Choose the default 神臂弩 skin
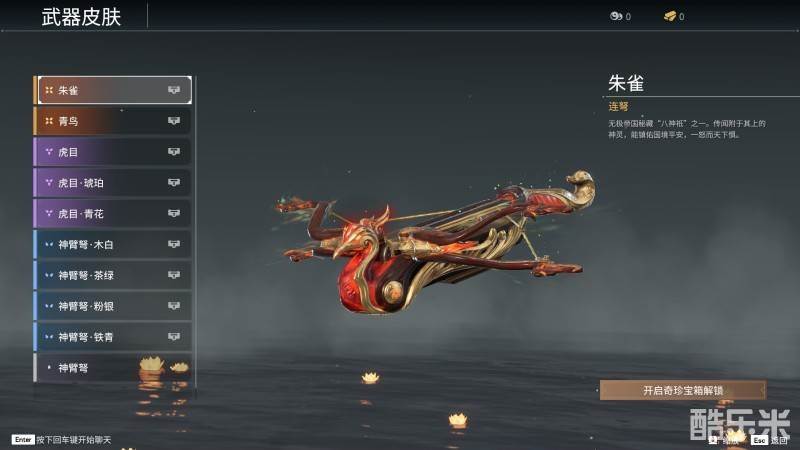 pos(114,368)
